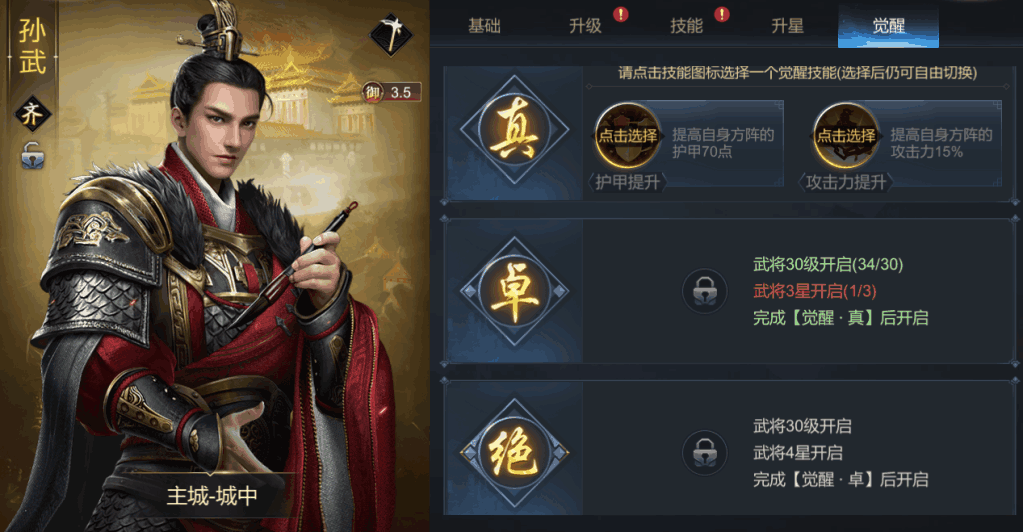
Task: Tap the 齐 faction badge
Action: pyautogui.click(x=32, y=114)
